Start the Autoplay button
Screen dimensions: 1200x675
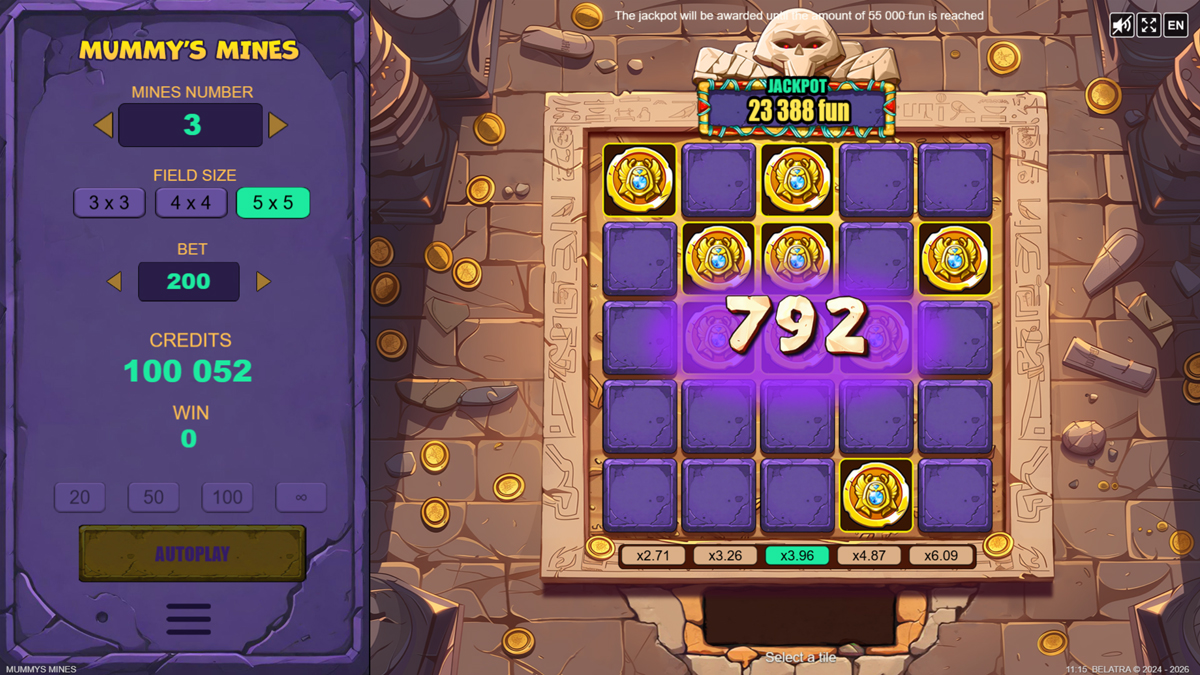point(192,553)
